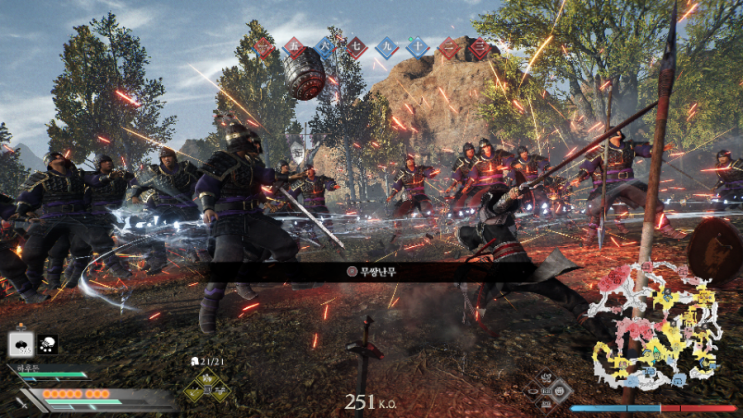Activate the top yellow battle art diamond
Viewport: 743px width, 418px height.
pos(209,376)
